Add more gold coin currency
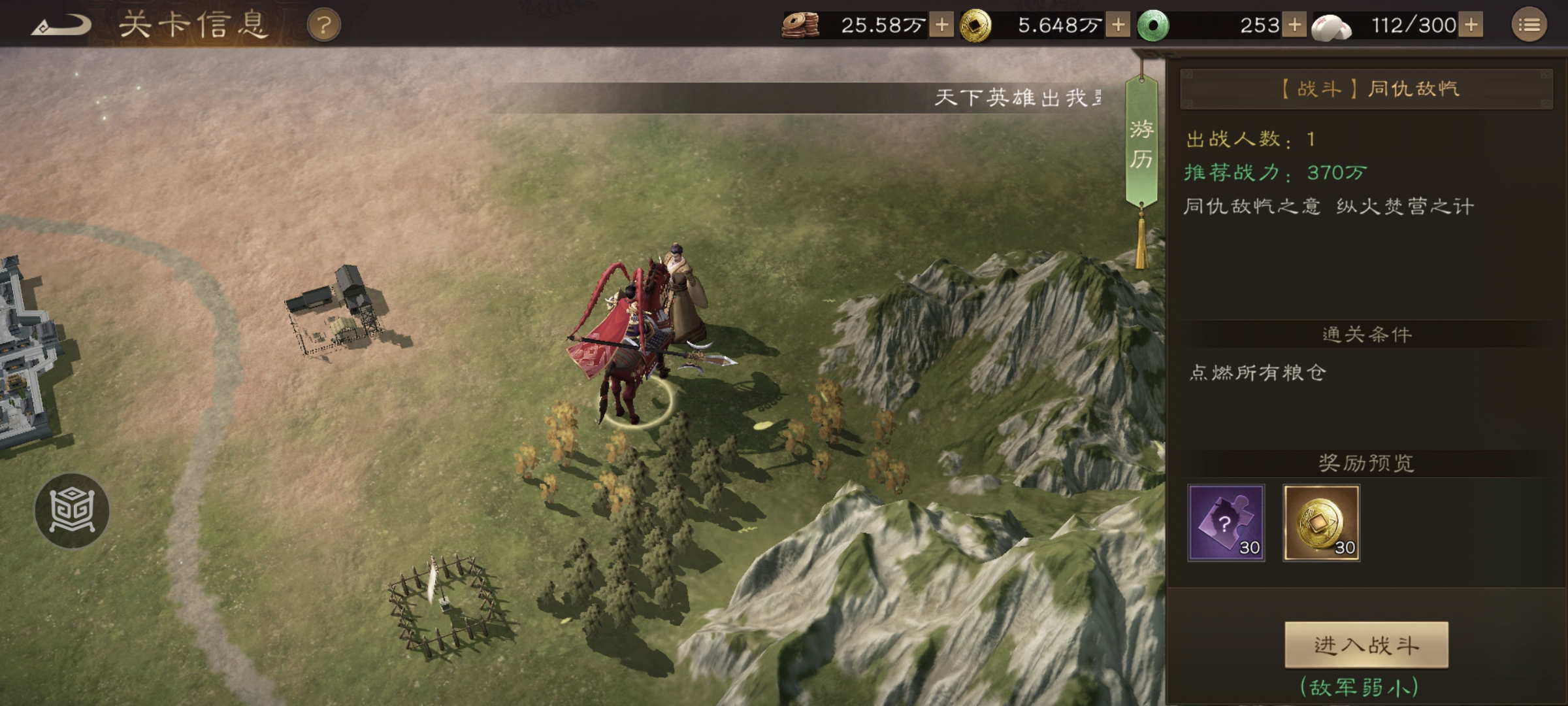Viewport: 1568px width, 706px height. click(1118, 25)
